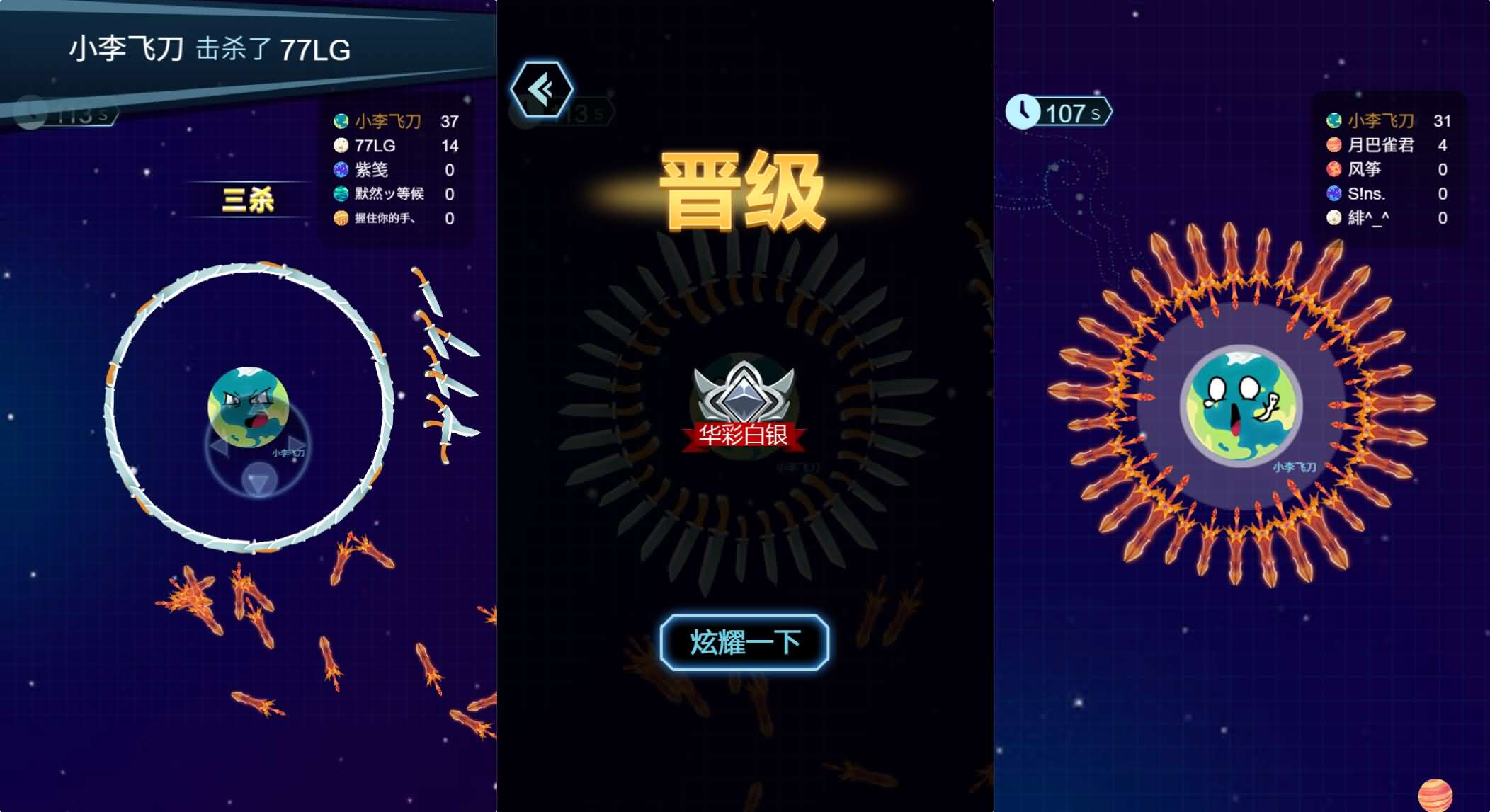
Task: Tap the clock icon beside the 107s timer
Action: (1023, 112)
